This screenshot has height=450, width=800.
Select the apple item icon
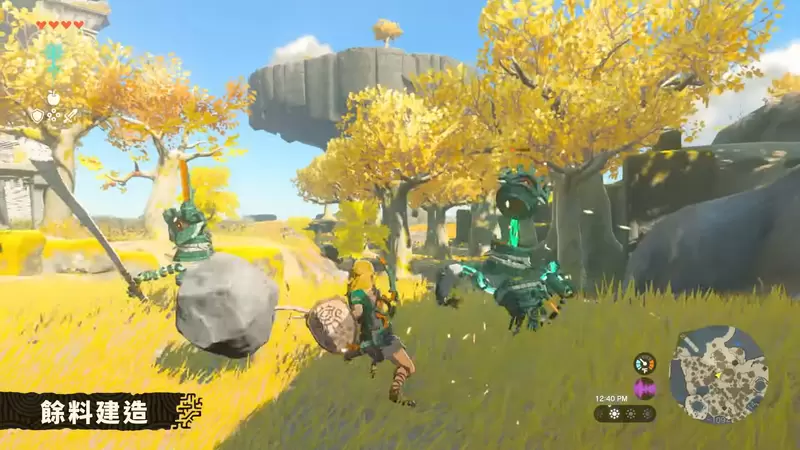54,97
